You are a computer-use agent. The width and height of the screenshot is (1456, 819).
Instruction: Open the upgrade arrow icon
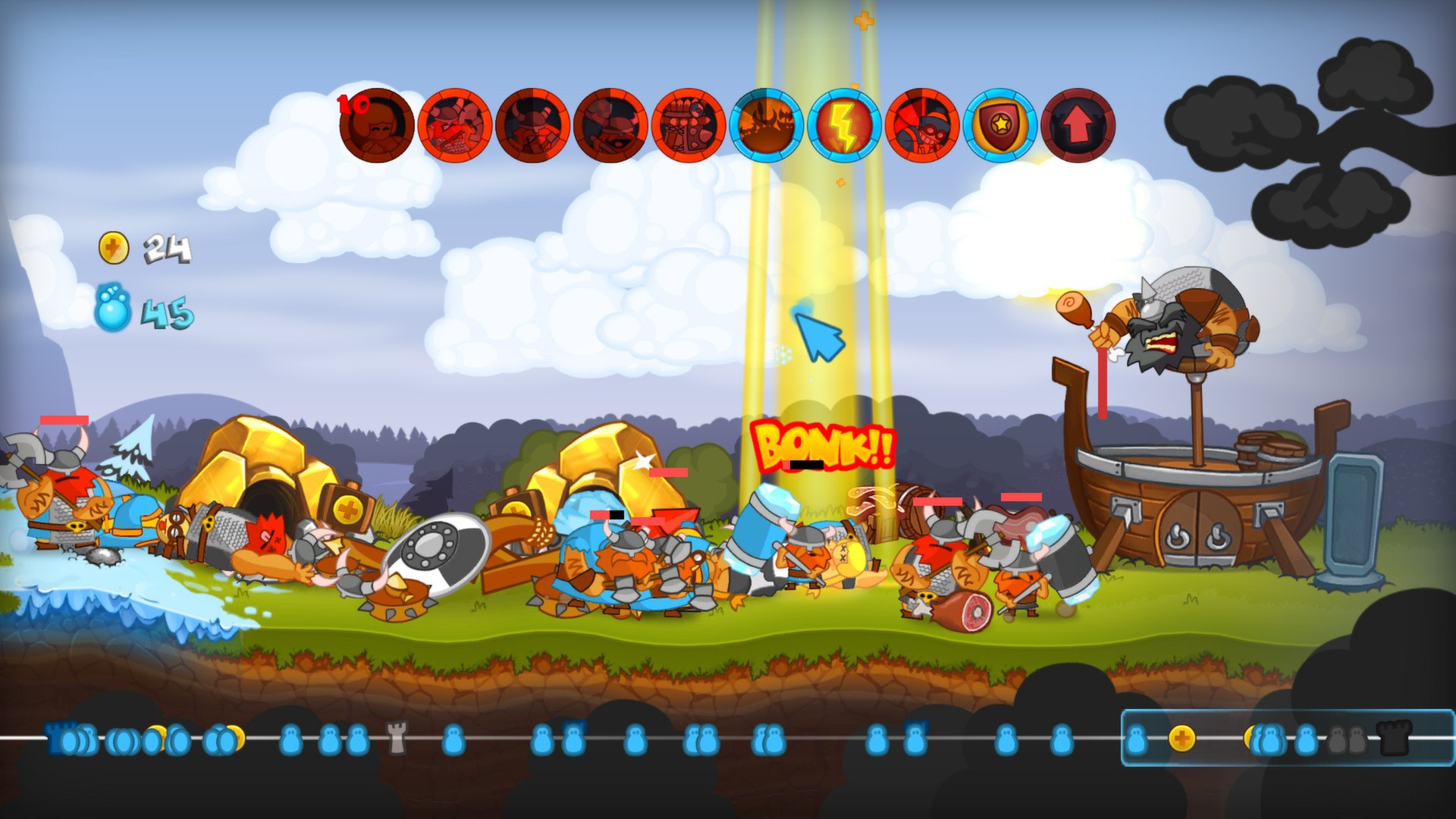tap(1080, 127)
